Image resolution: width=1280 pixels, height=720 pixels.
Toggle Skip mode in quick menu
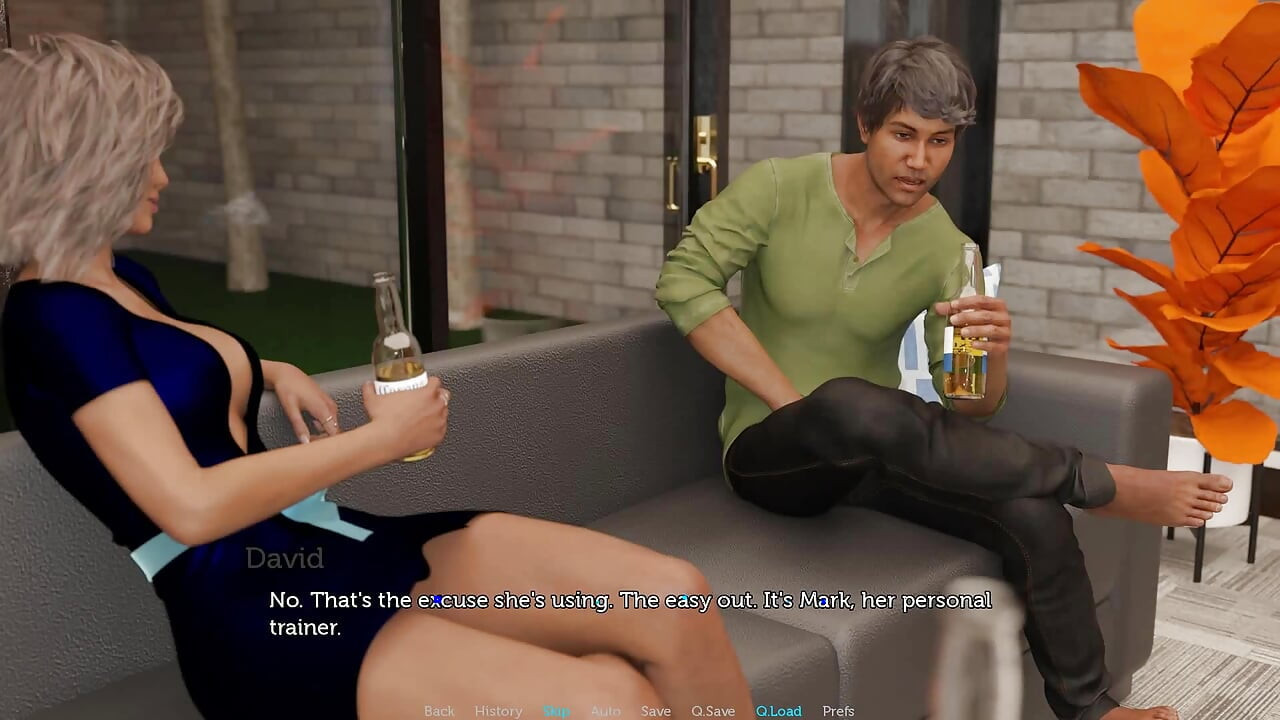(x=556, y=711)
